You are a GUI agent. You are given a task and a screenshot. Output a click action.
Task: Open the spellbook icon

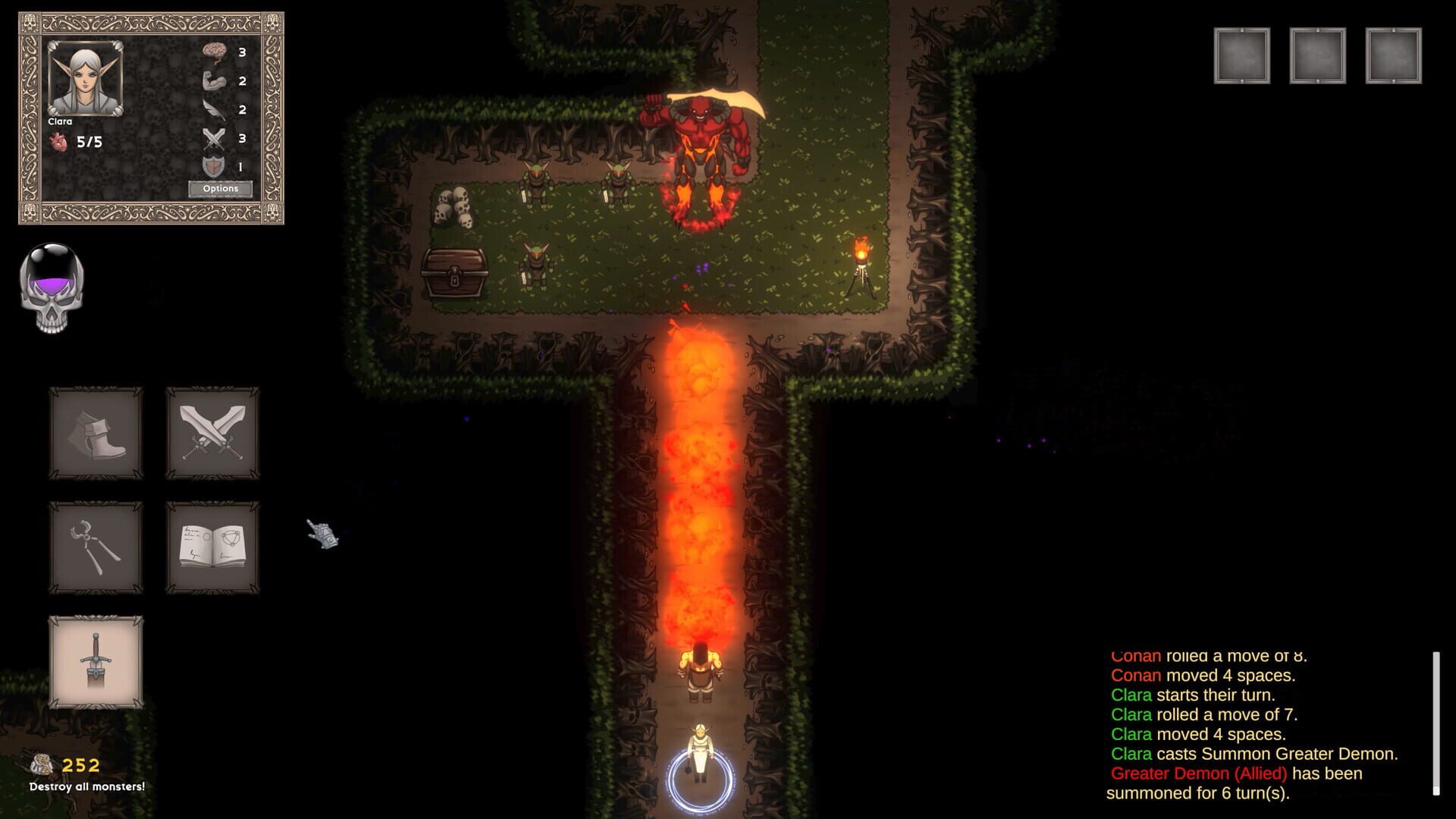pyautogui.click(x=213, y=548)
